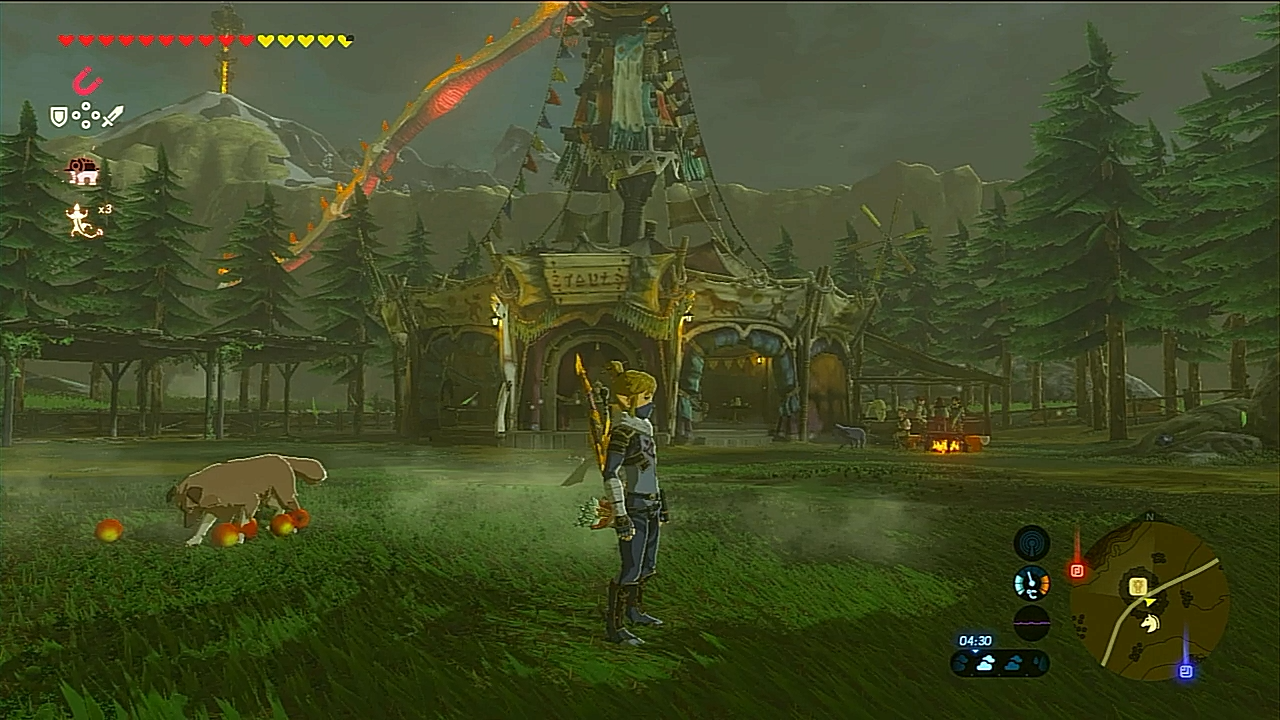Click the temperature gauge dial
1280x720 pixels.
[1031, 583]
